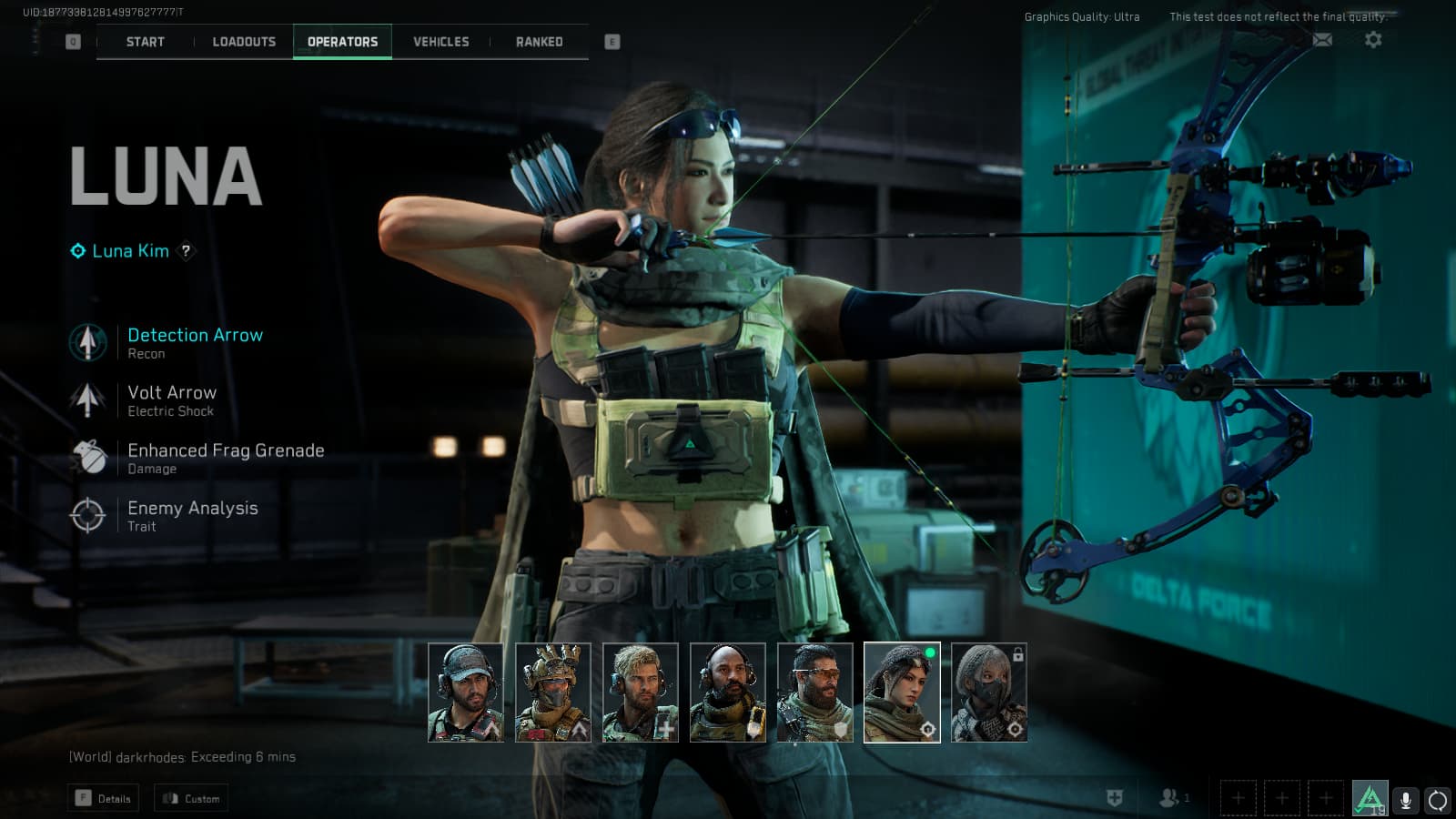1456x819 pixels.
Task: Open the World chat message line
Action: [182, 757]
